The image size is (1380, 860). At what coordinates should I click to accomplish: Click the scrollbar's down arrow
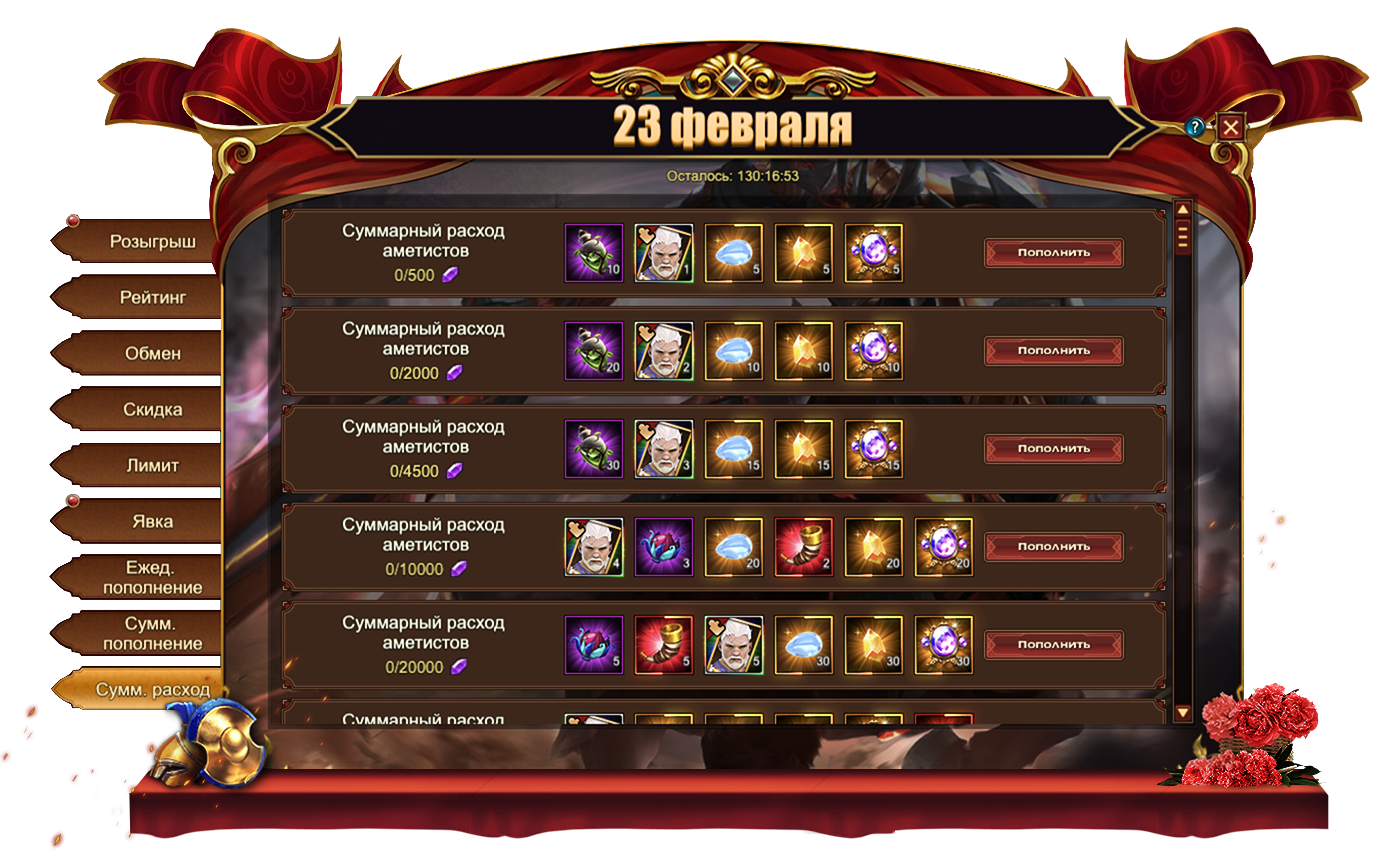[1182, 713]
